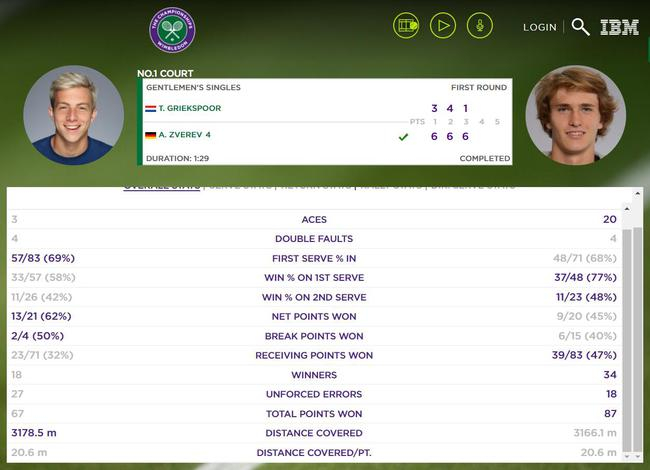Open the Wimbledon logo home link
The height and width of the screenshot is (470, 650).
click(x=172, y=30)
